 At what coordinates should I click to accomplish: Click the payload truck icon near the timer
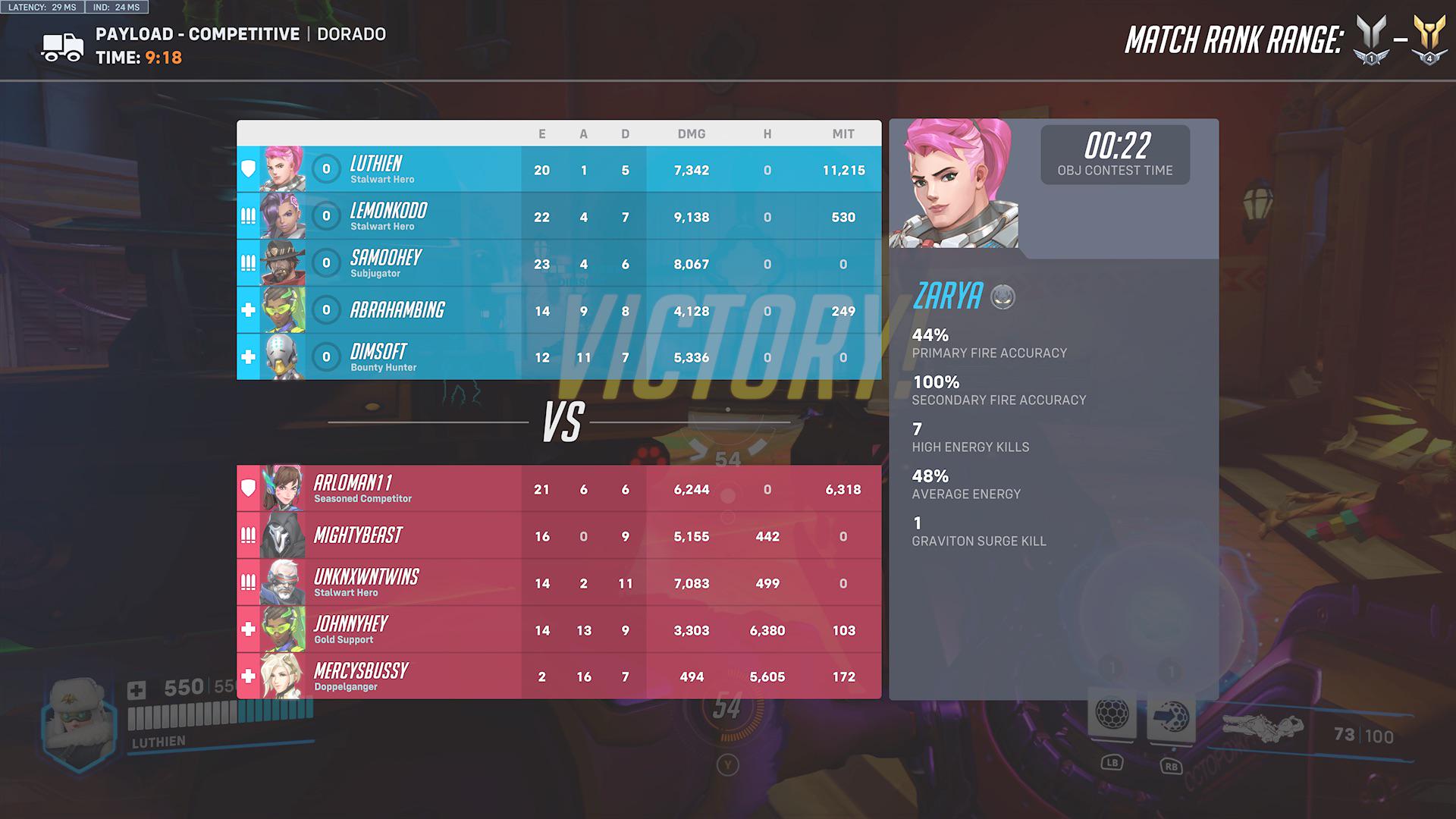(62, 45)
